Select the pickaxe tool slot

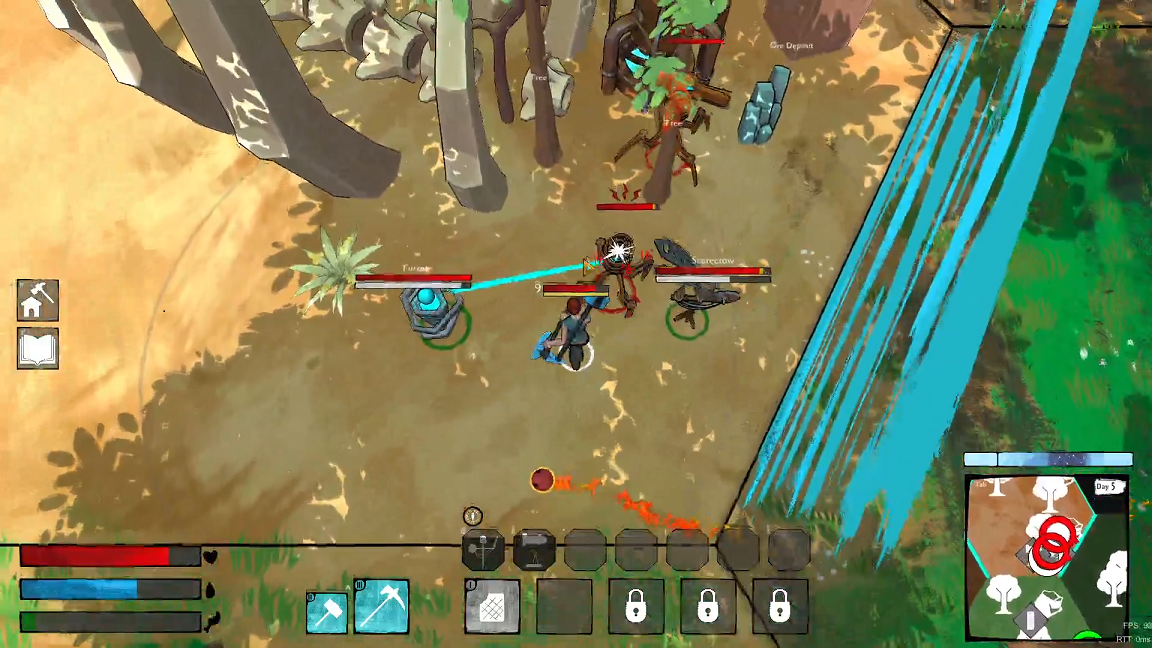point(381,606)
